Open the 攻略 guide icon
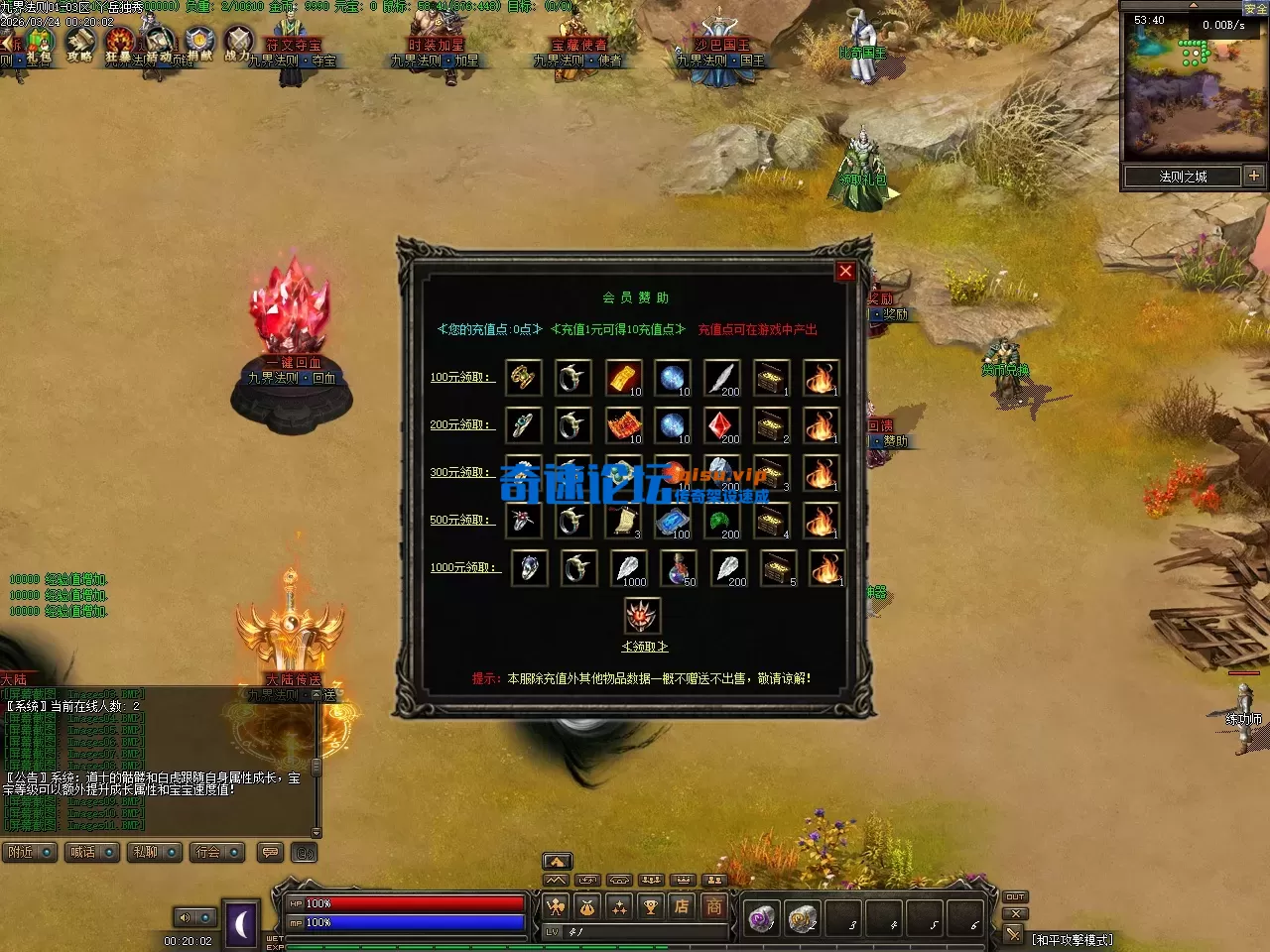1270x952 pixels. (79, 45)
